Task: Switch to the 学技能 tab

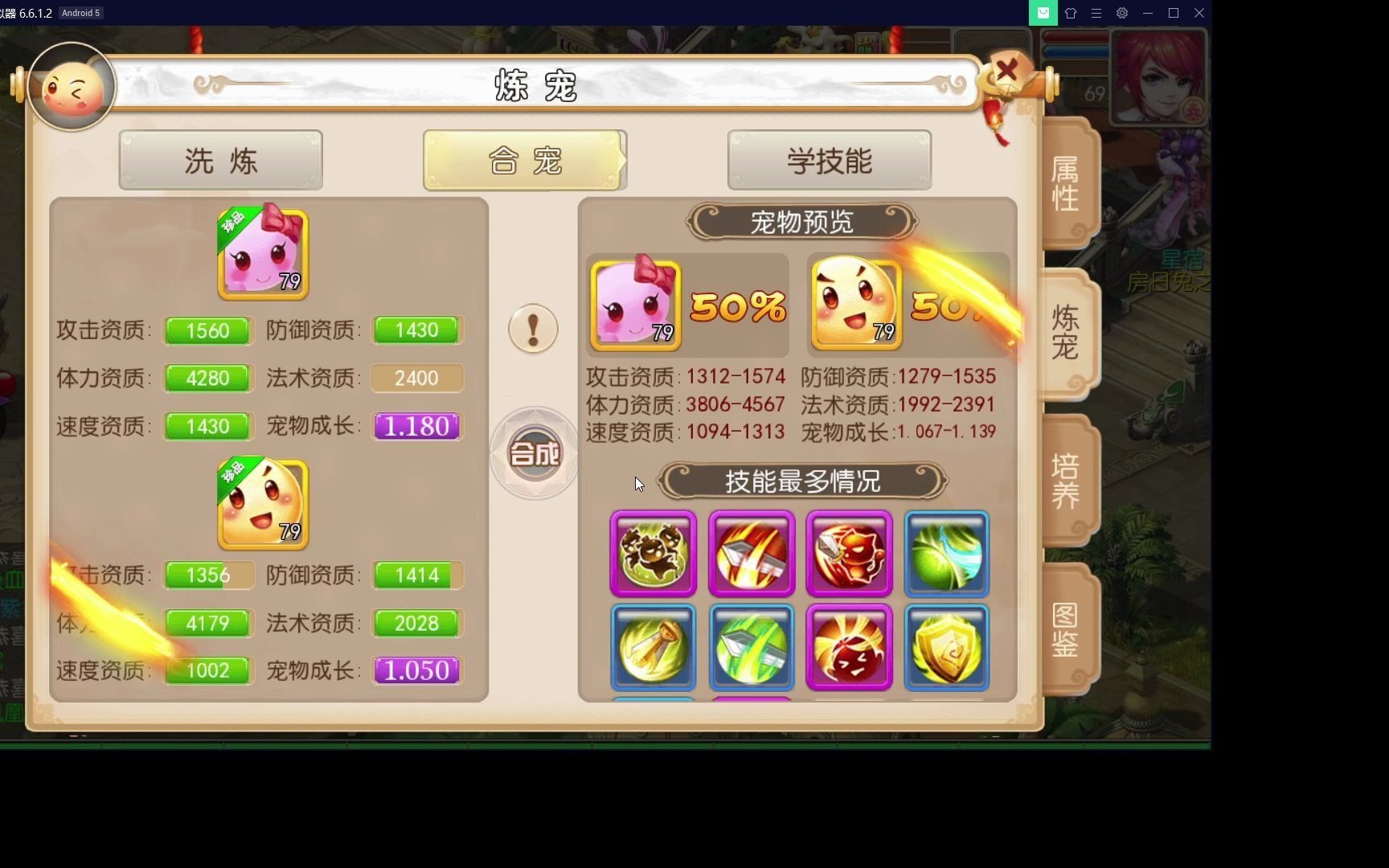Action: point(829,160)
